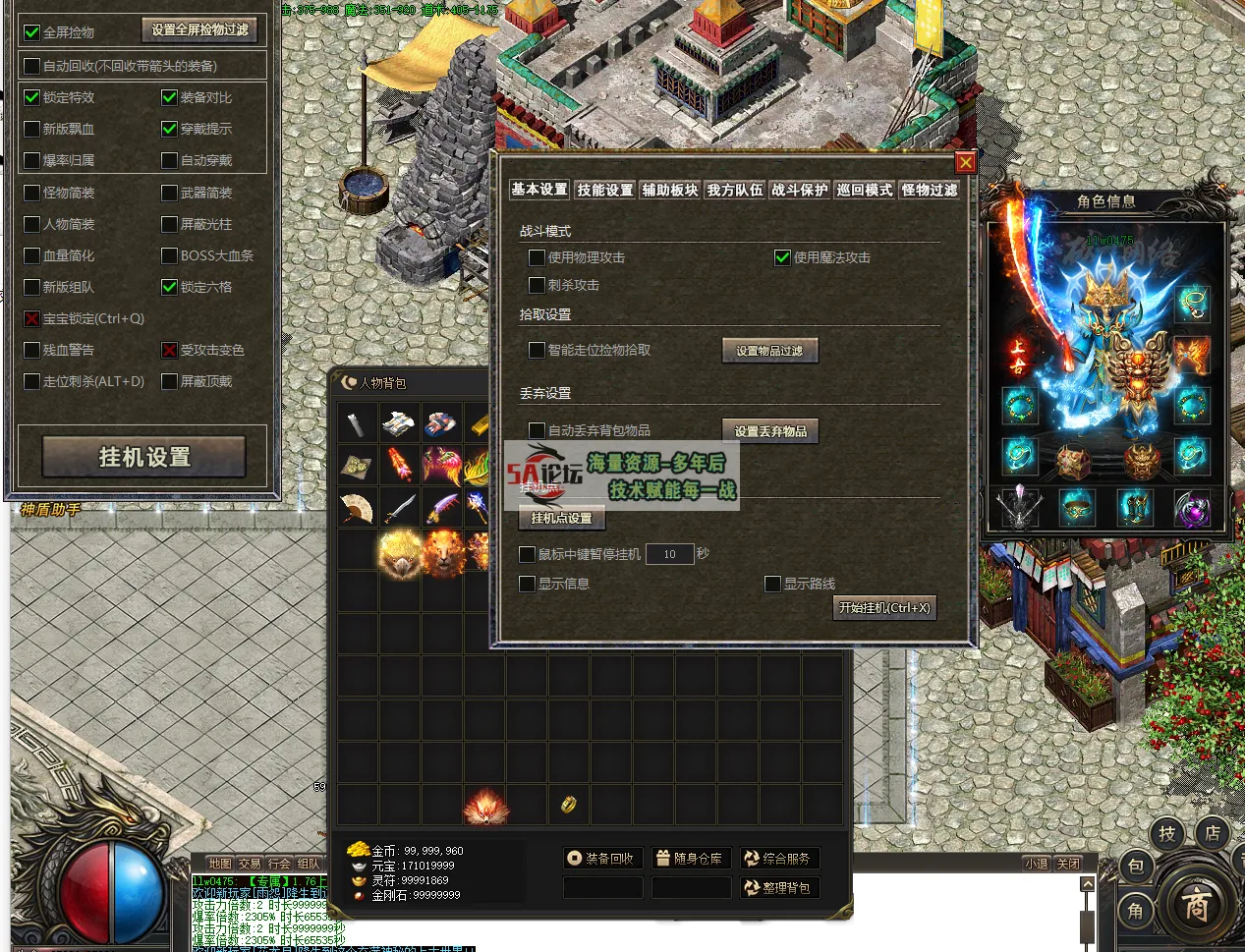Click the 整理背包 sort button
This screenshot has height=952, width=1245.
[x=778, y=887]
